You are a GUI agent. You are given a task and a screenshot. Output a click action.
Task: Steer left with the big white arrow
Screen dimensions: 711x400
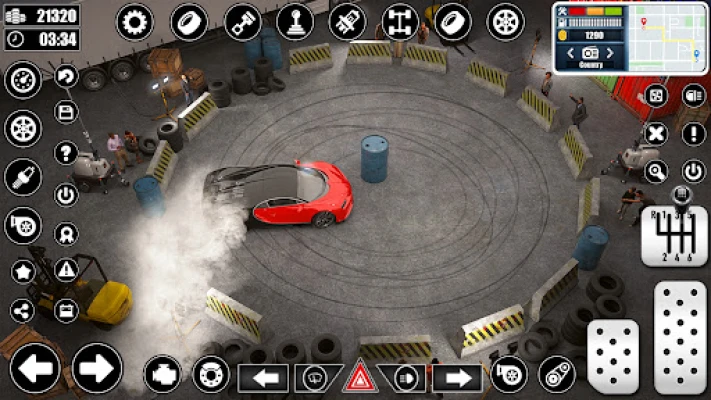coord(35,367)
